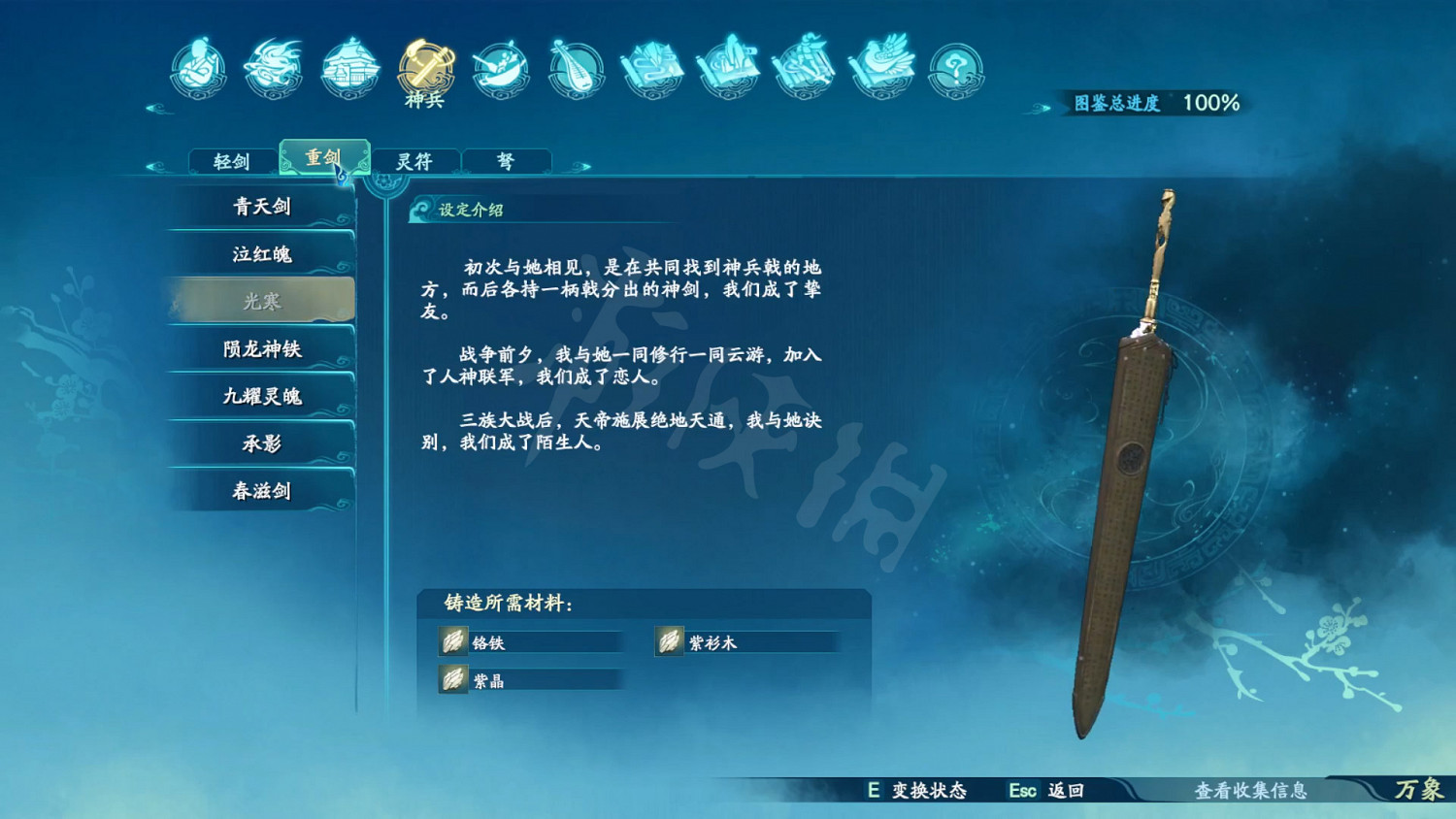Image resolution: width=1456 pixels, height=819 pixels.
Task: Switch to the 弩 tab
Action: point(507,160)
